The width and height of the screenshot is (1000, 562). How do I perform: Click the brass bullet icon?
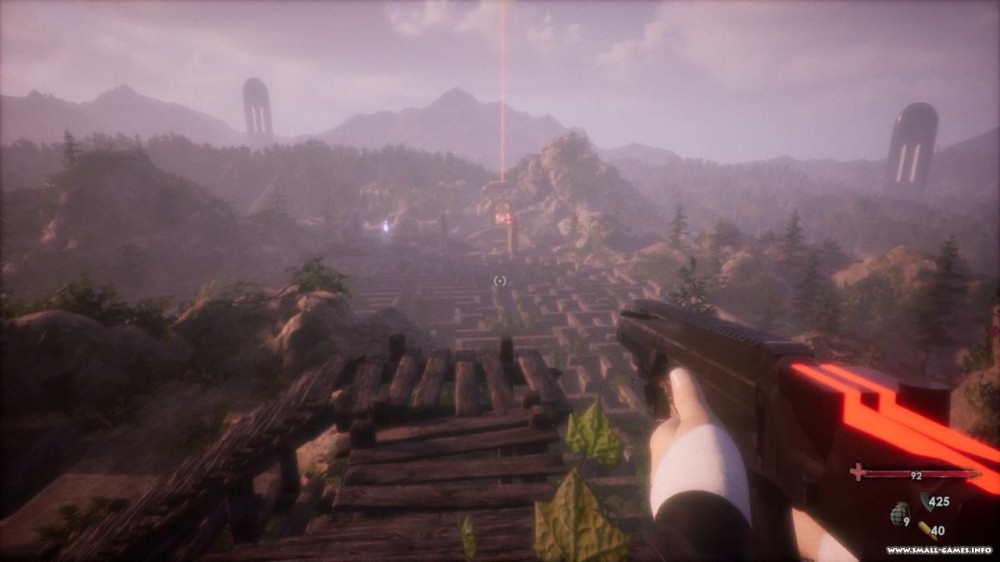coord(926,530)
